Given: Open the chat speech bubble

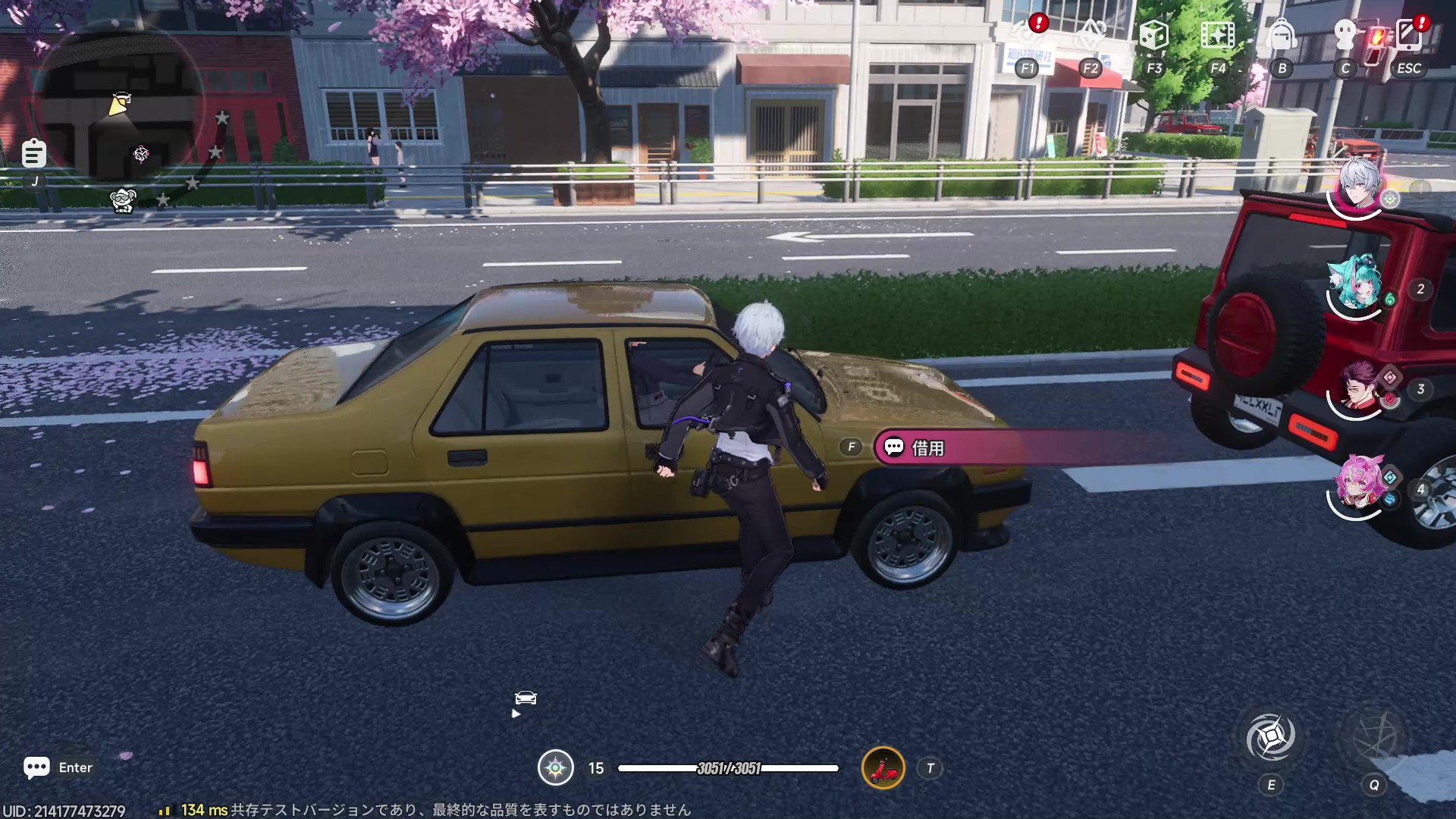Looking at the screenshot, I should pyautogui.click(x=36, y=767).
